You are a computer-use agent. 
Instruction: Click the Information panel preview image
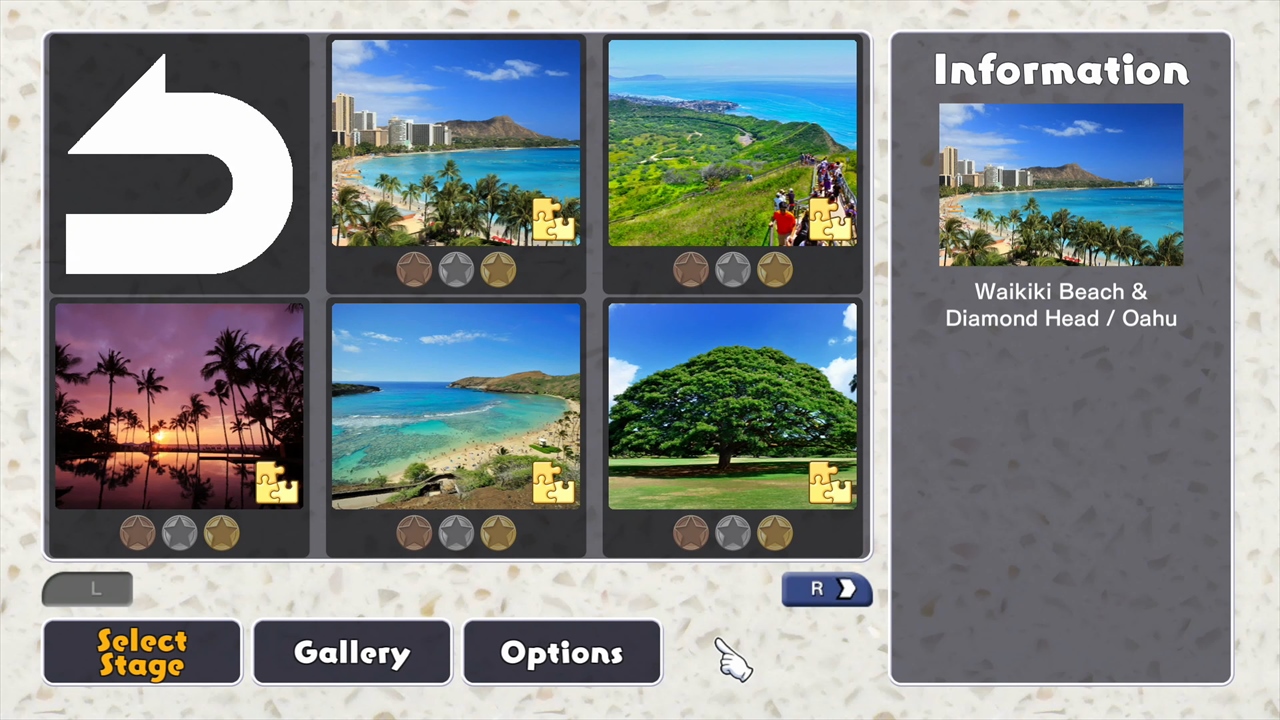(1060, 185)
